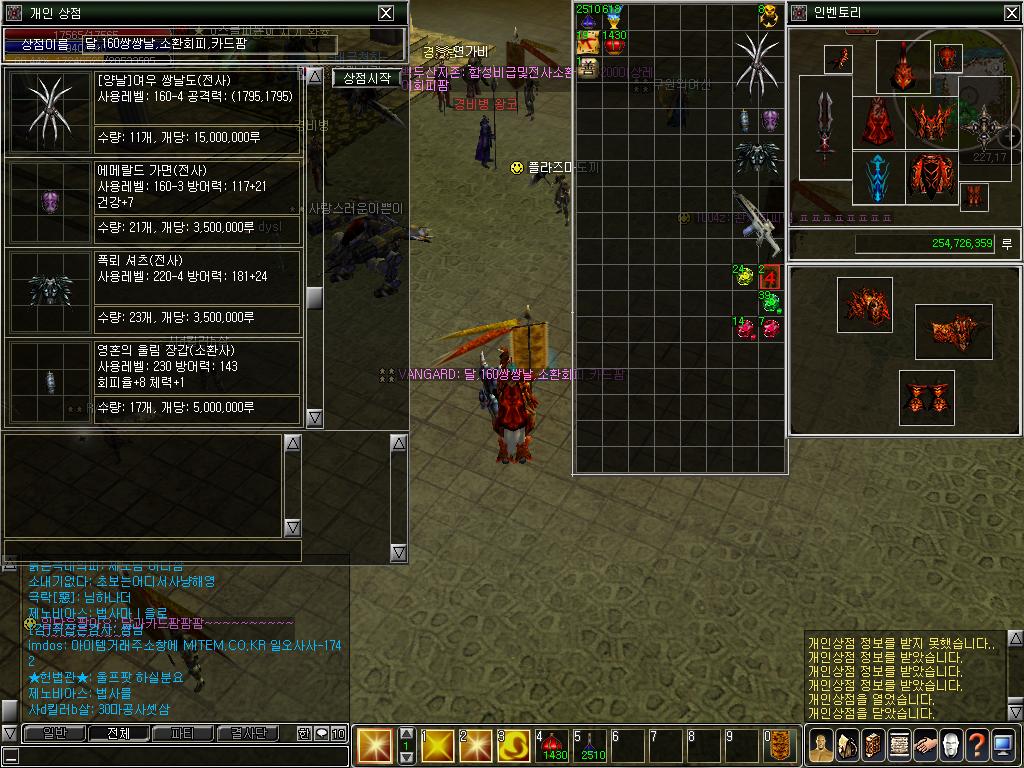1024x768 pixels.
Task: Select the equipped dark sword weapon slot
Action: pos(825,125)
